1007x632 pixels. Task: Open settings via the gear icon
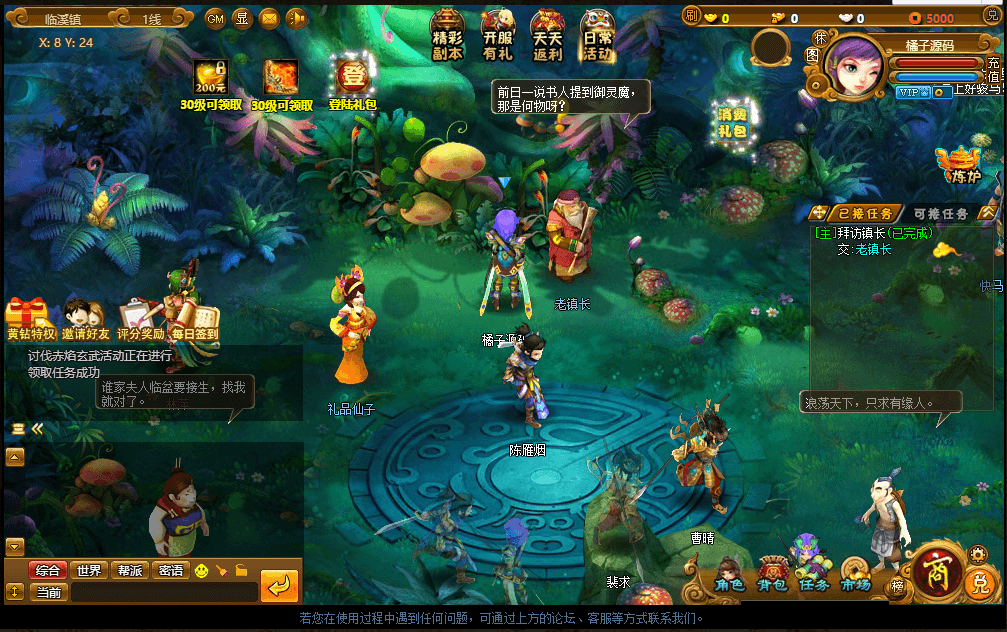tap(978, 553)
